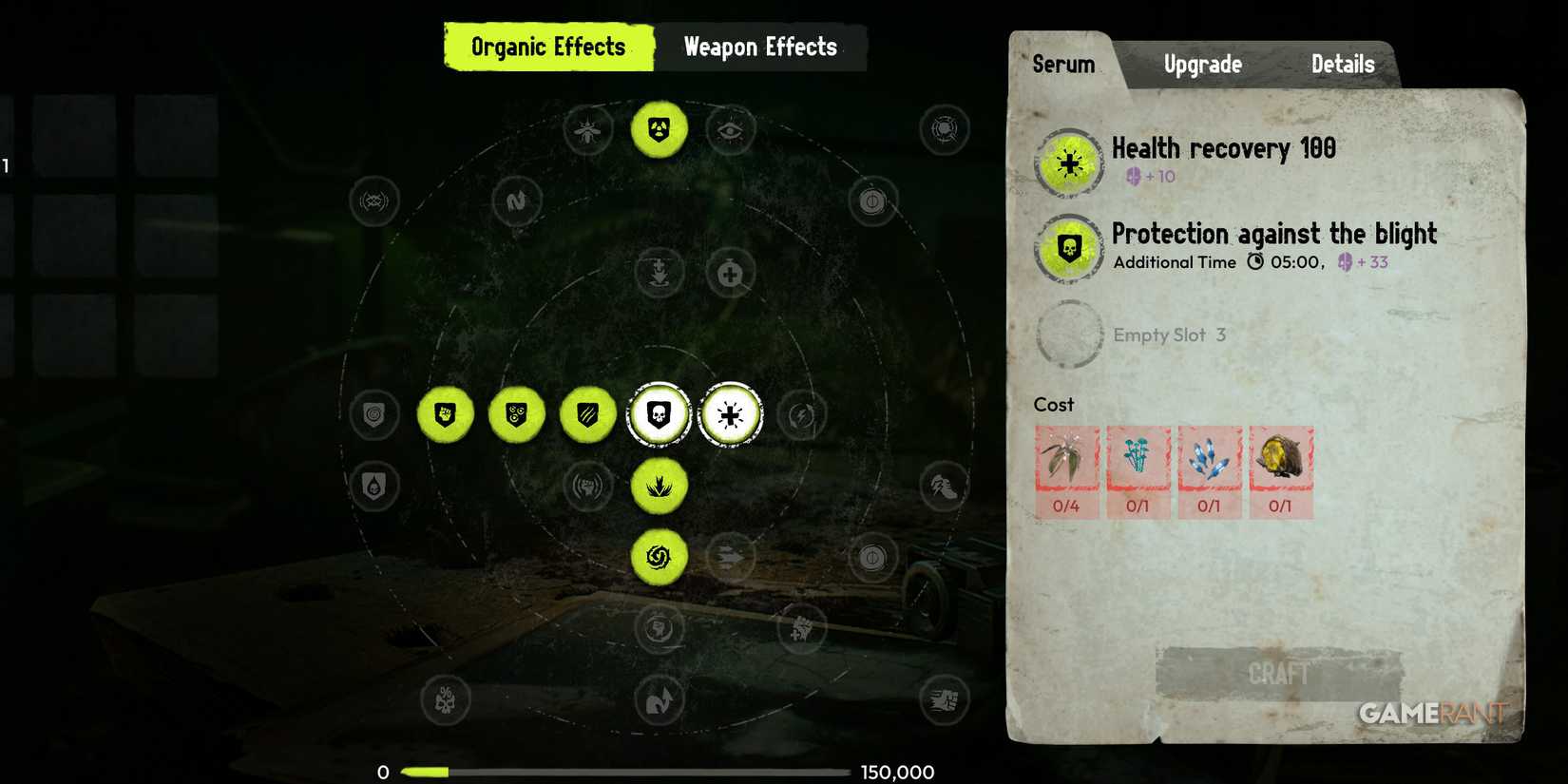The height and width of the screenshot is (784, 1568).
Task: Click Empty Slot 3 in the Serum panel
Action: pos(1170,335)
